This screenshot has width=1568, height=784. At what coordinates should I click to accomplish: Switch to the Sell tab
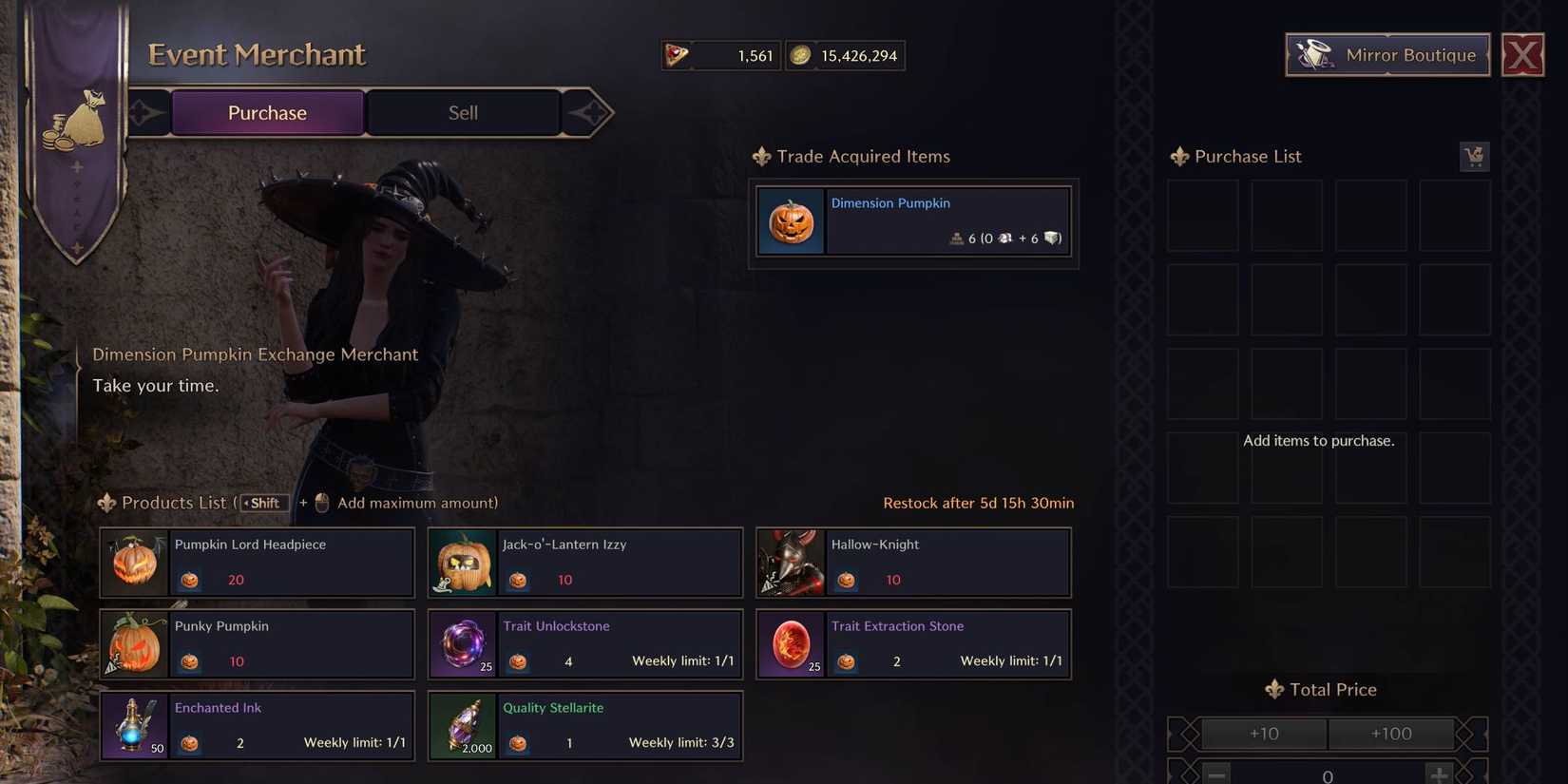click(463, 112)
